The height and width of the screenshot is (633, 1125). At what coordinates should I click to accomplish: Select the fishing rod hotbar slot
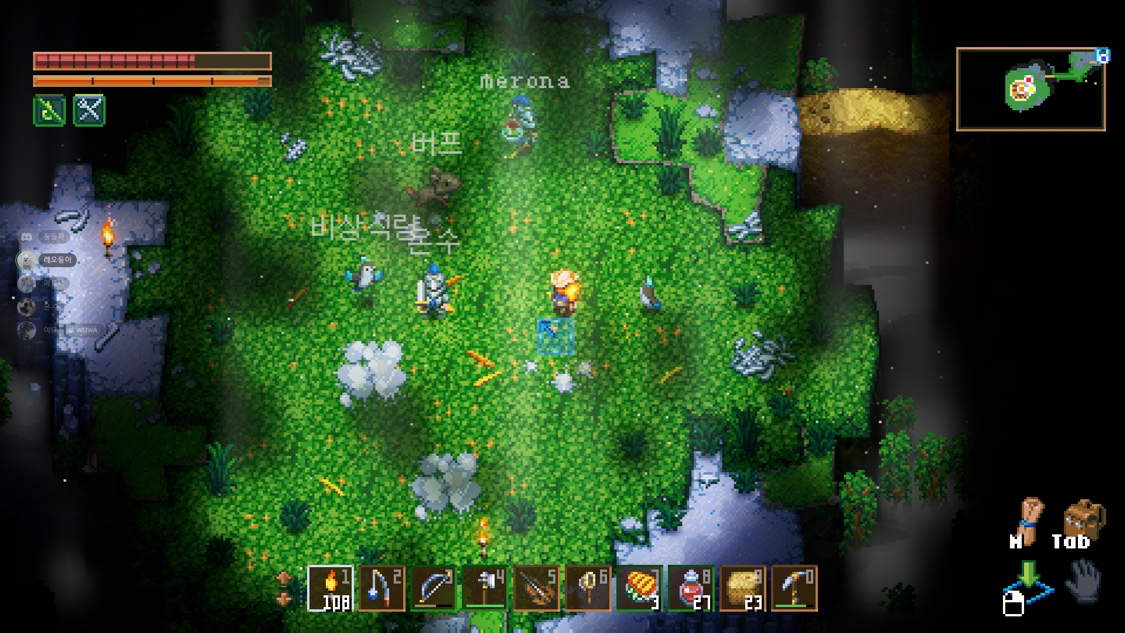tap(381, 588)
